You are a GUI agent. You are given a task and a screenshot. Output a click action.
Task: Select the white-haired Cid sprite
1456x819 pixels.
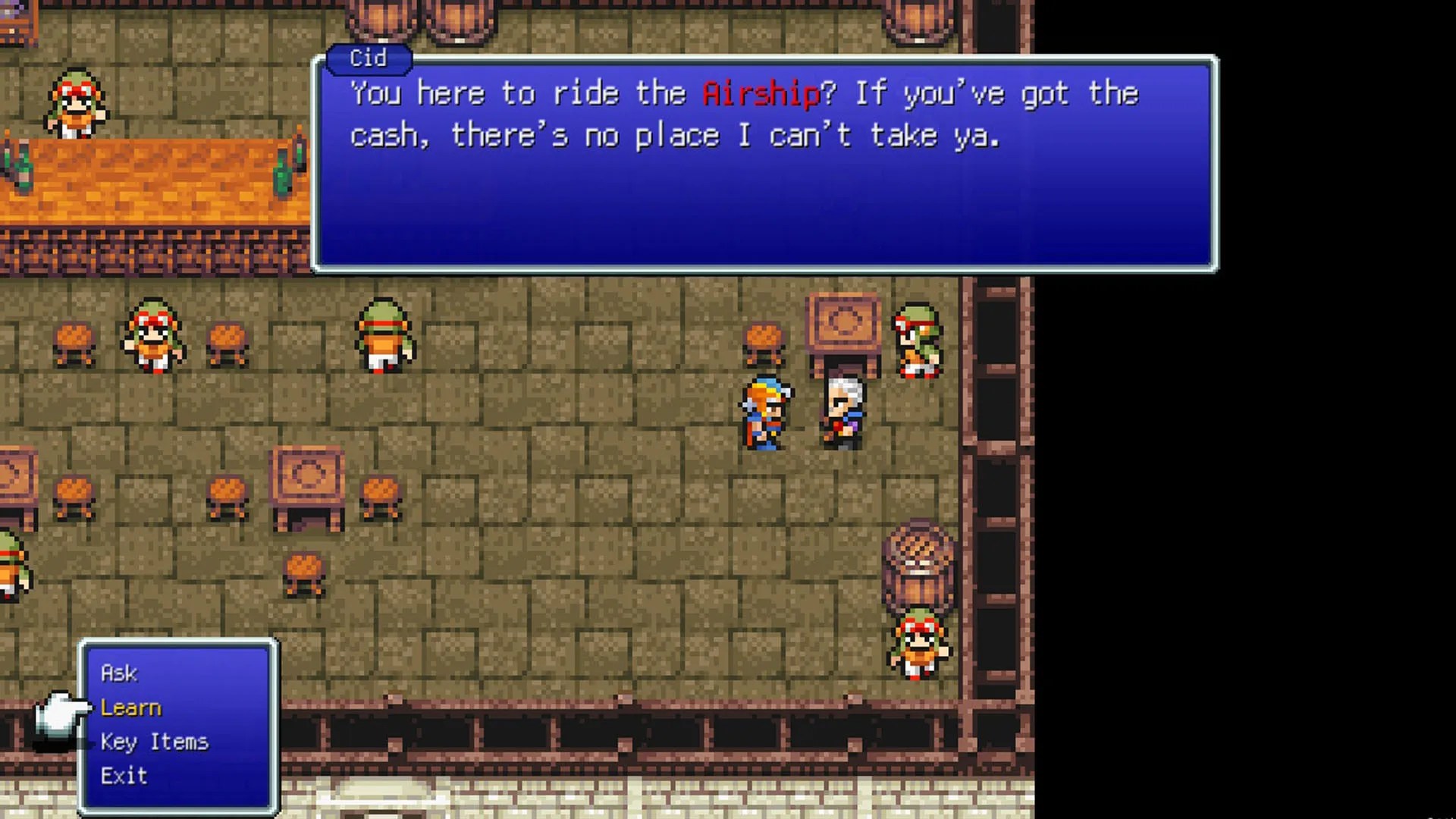click(x=844, y=409)
